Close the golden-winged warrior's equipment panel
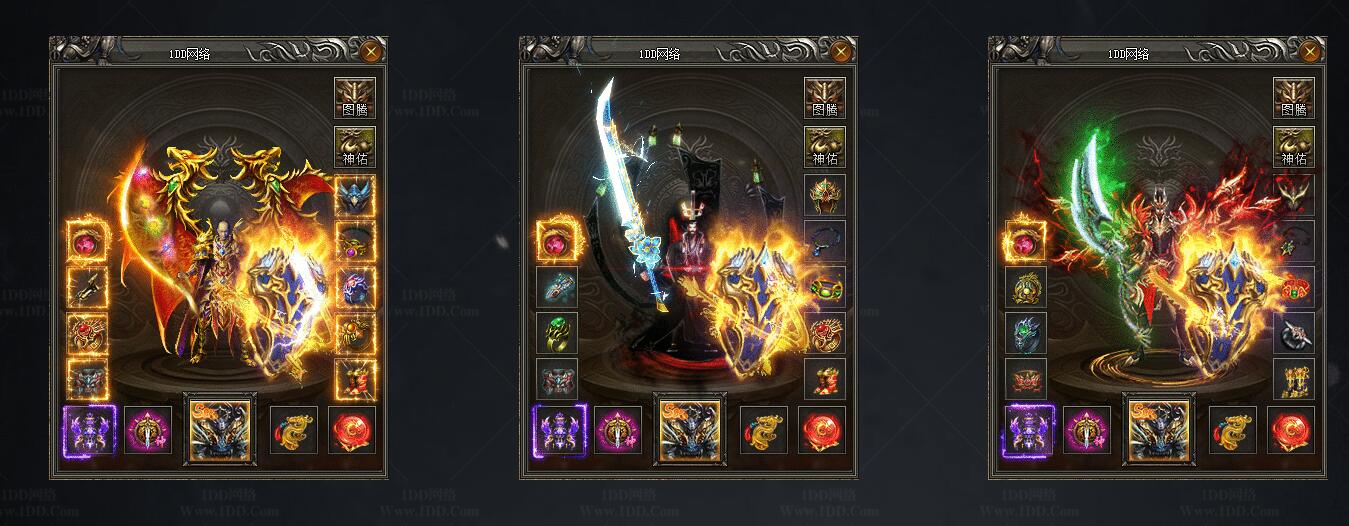This screenshot has width=1349, height=526. click(371, 51)
